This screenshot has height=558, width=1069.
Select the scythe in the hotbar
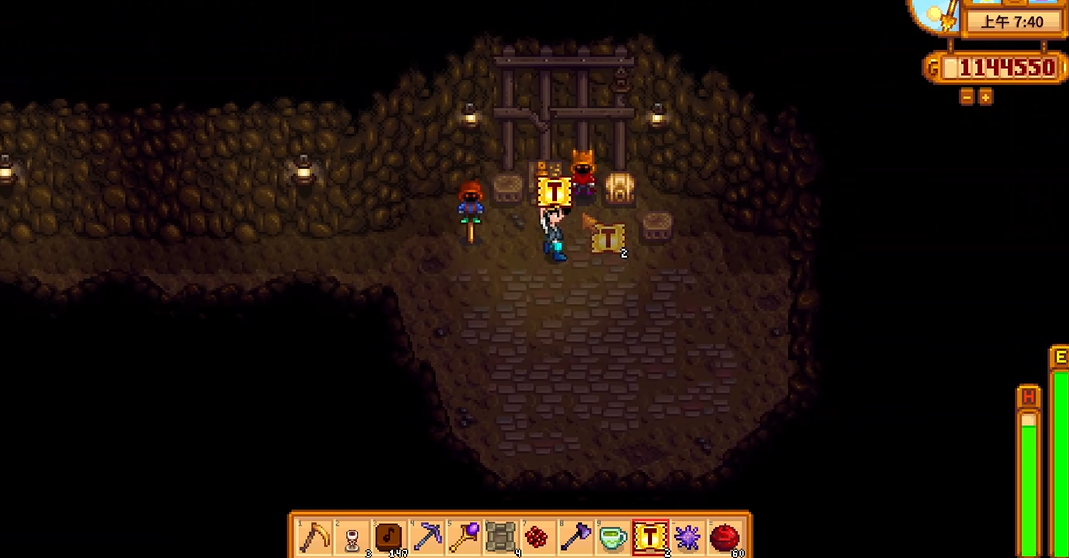(314, 537)
